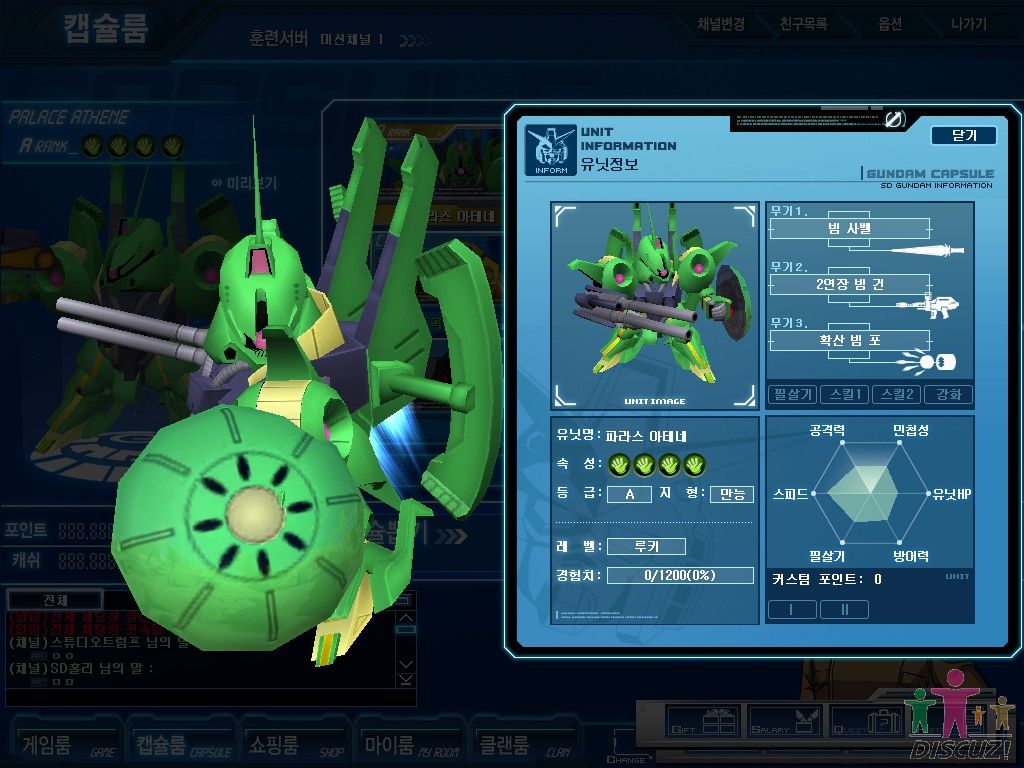Open the 스킬1 tab
This screenshot has height=768, width=1024.
pyautogui.click(x=844, y=394)
